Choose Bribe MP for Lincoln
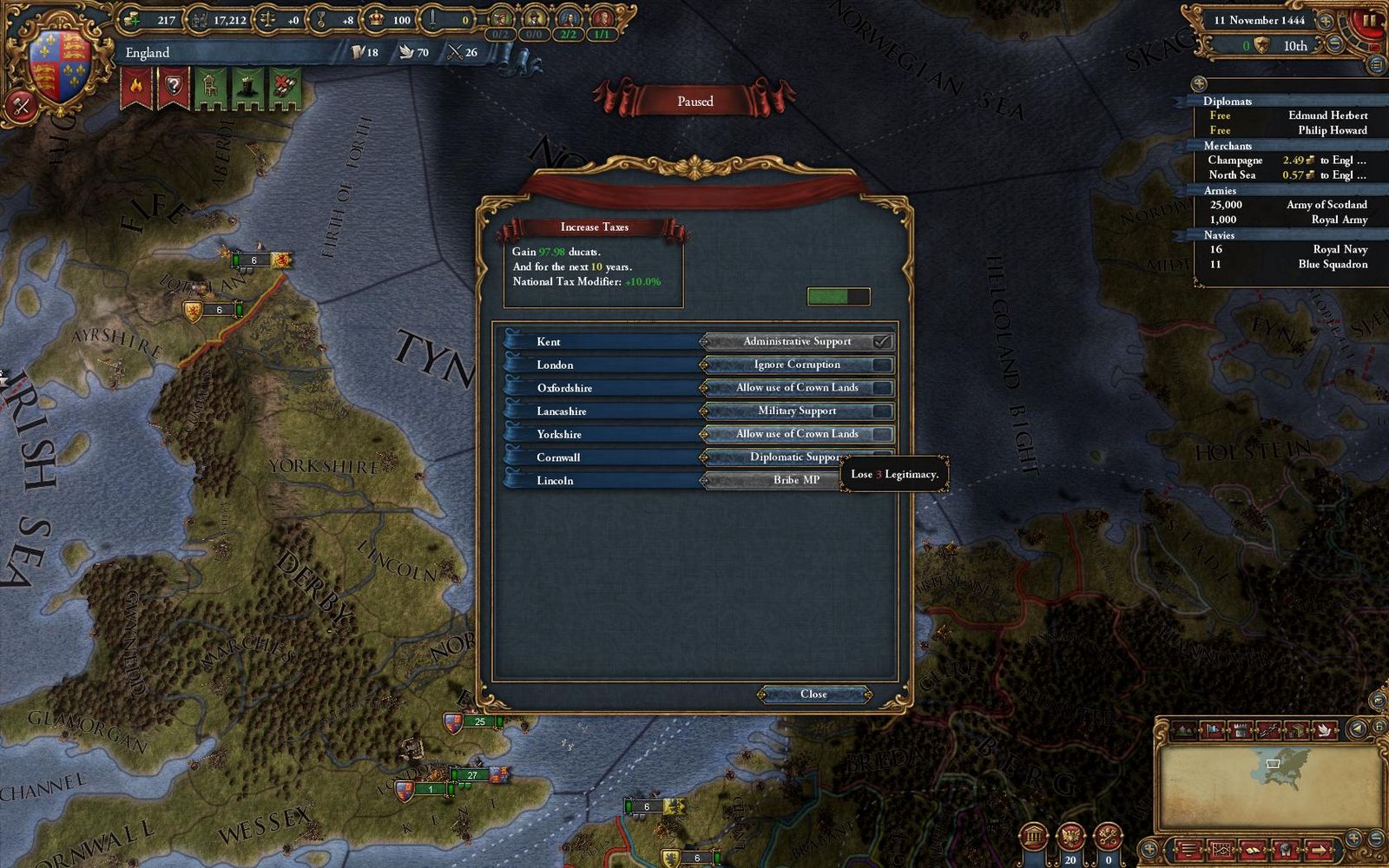Viewport: 1389px width, 868px height. click(x=773, y=480)
